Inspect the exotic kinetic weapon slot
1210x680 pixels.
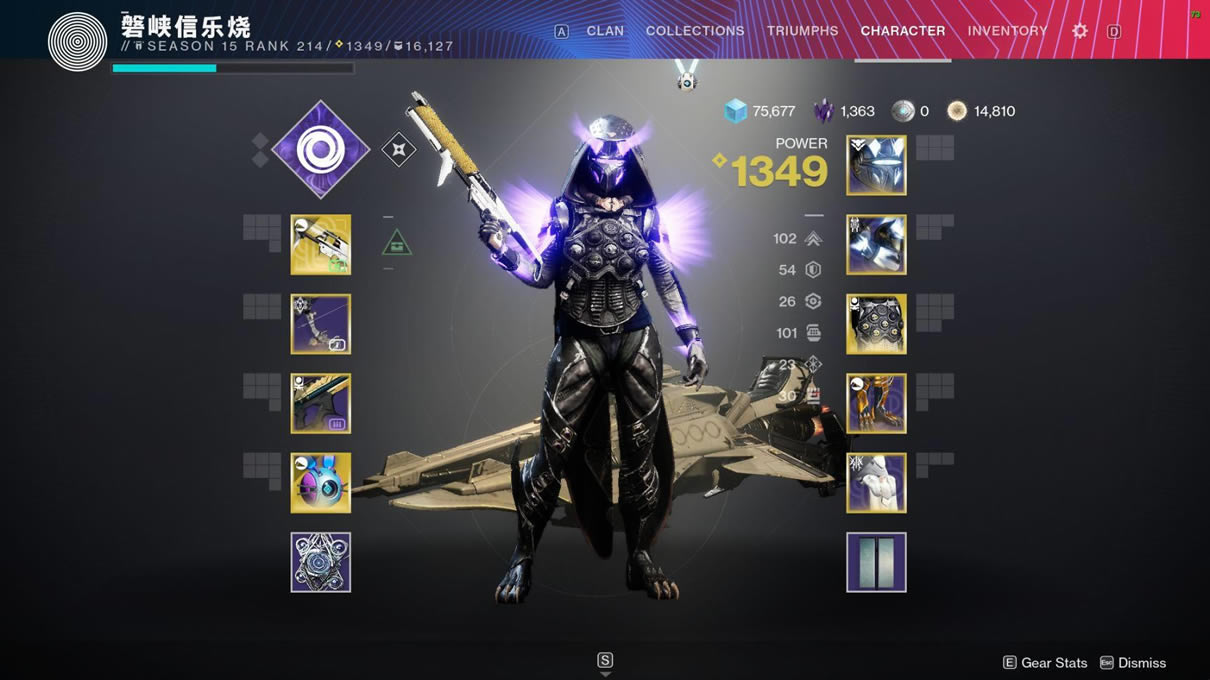tap(321, 244)
